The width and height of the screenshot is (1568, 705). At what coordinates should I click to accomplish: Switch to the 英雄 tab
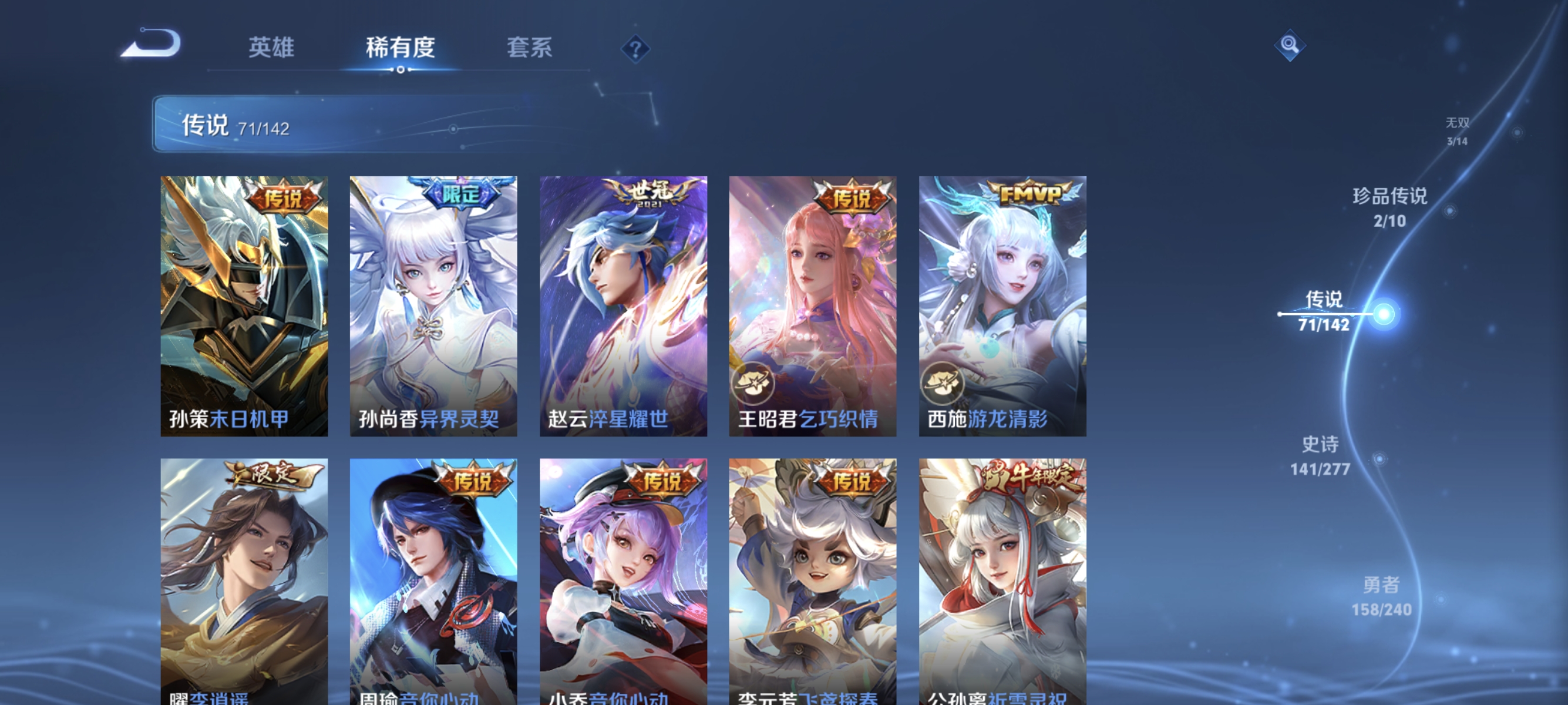point(271,48)
